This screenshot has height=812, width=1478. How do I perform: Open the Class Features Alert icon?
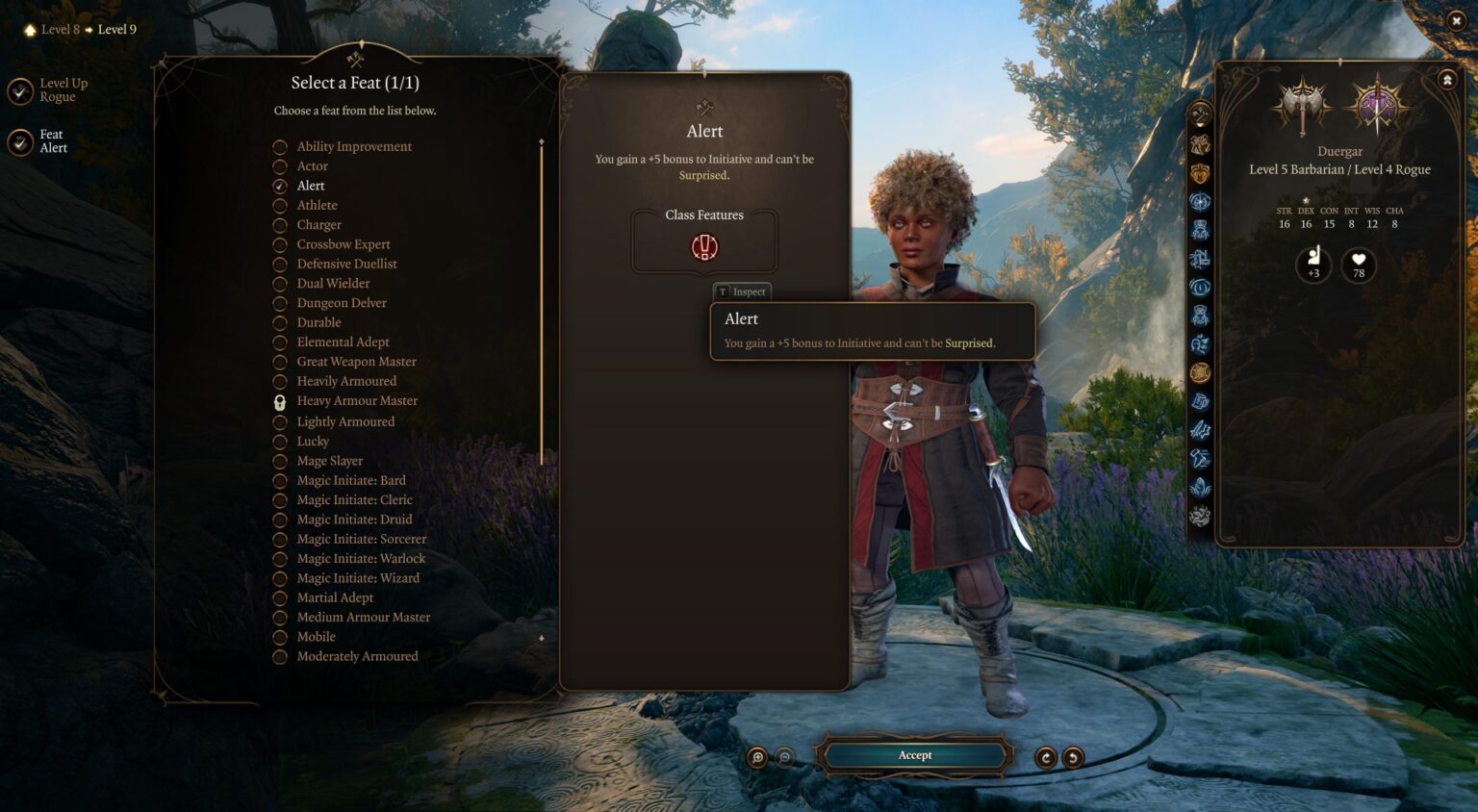tap(702, 245)
